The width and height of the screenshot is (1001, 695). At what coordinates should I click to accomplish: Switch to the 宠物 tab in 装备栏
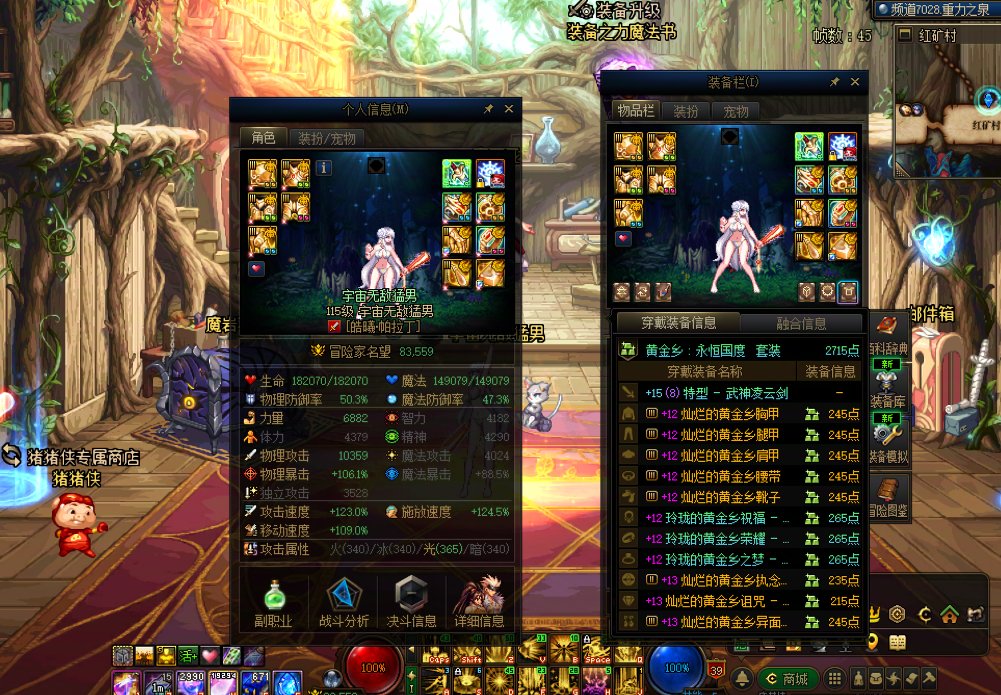736,111
